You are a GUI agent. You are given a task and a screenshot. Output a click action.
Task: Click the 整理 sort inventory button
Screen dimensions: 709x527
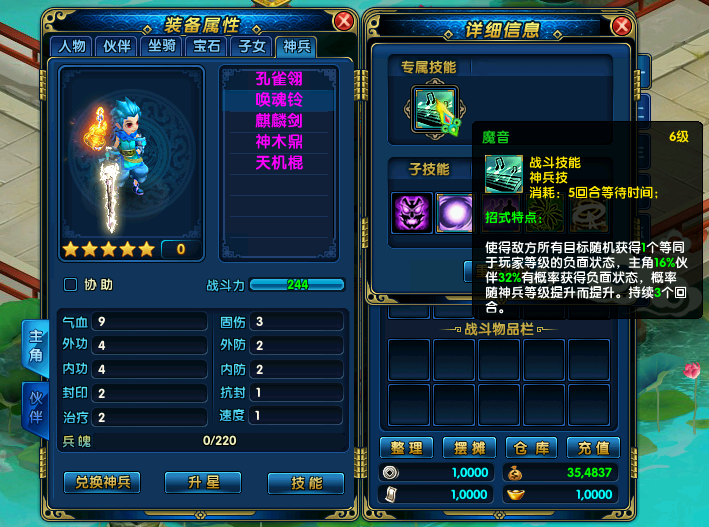[407, 447]
